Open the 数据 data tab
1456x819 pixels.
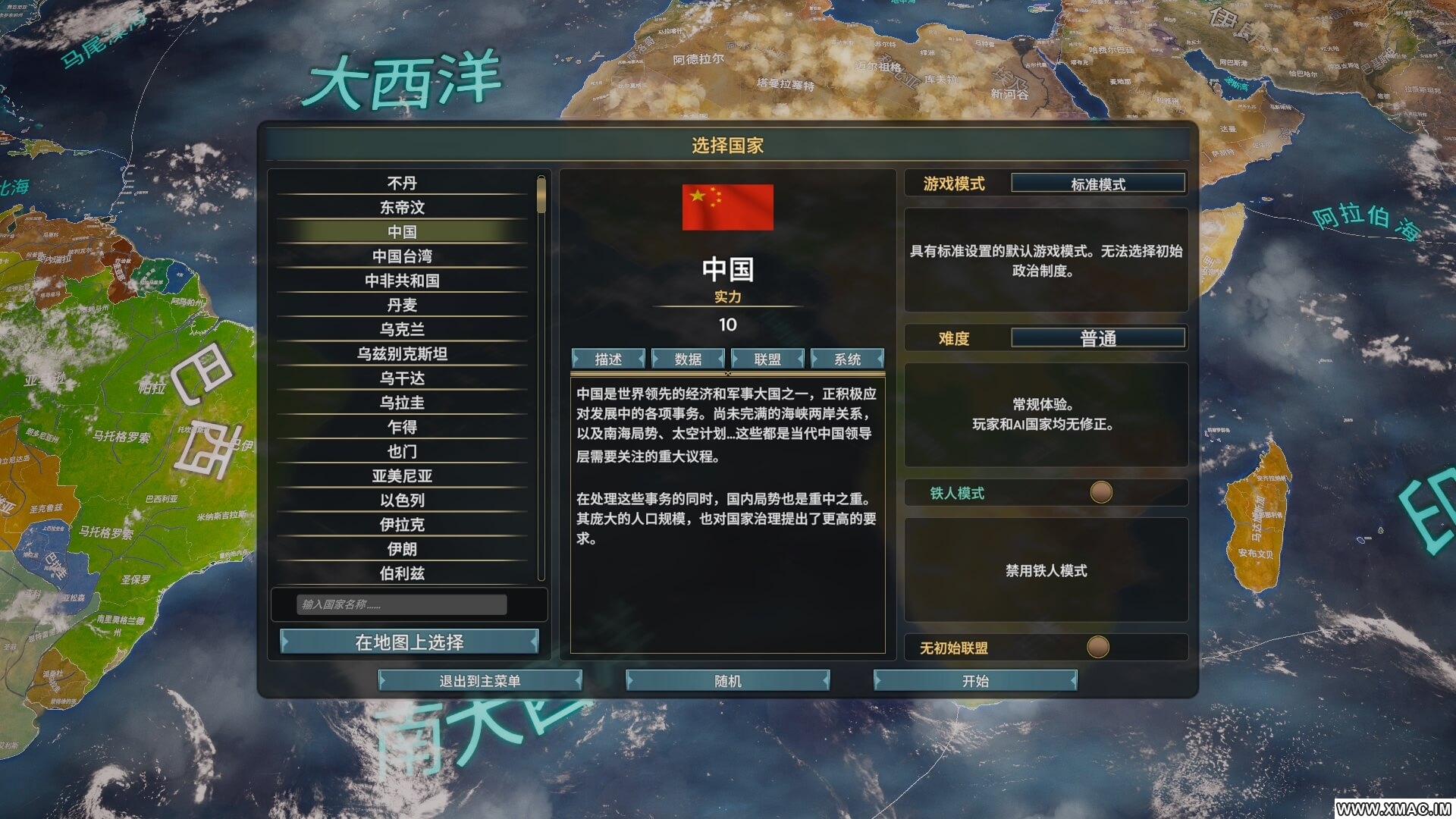click(x=688, y=359)
